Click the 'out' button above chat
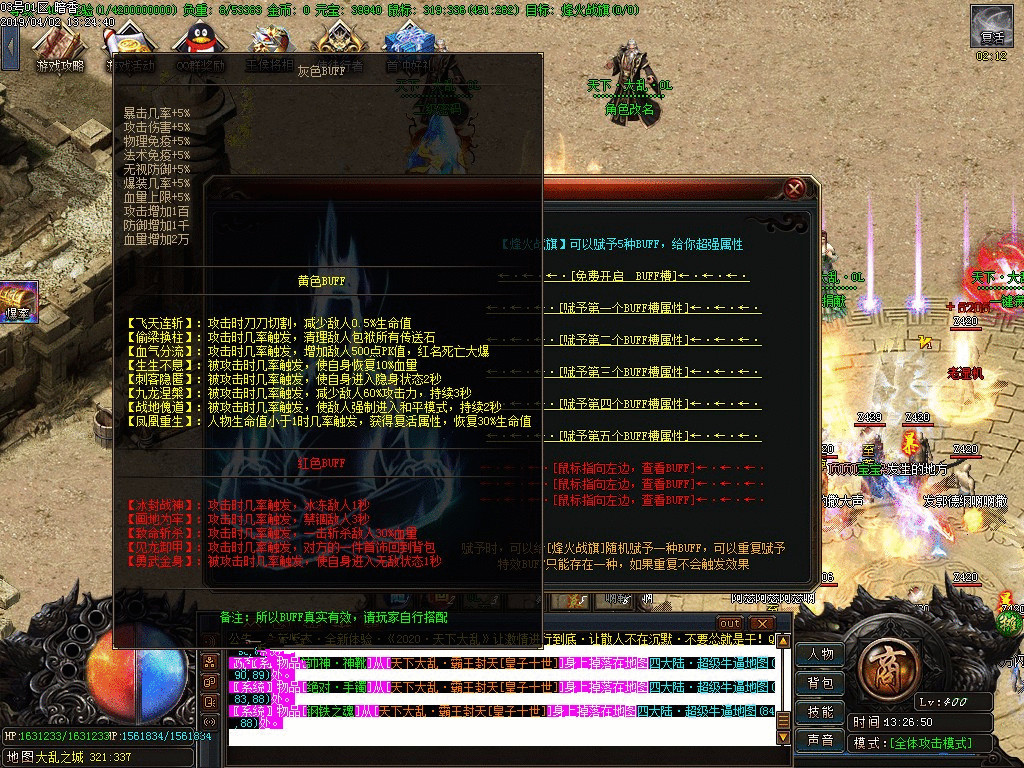 point(730,624)
